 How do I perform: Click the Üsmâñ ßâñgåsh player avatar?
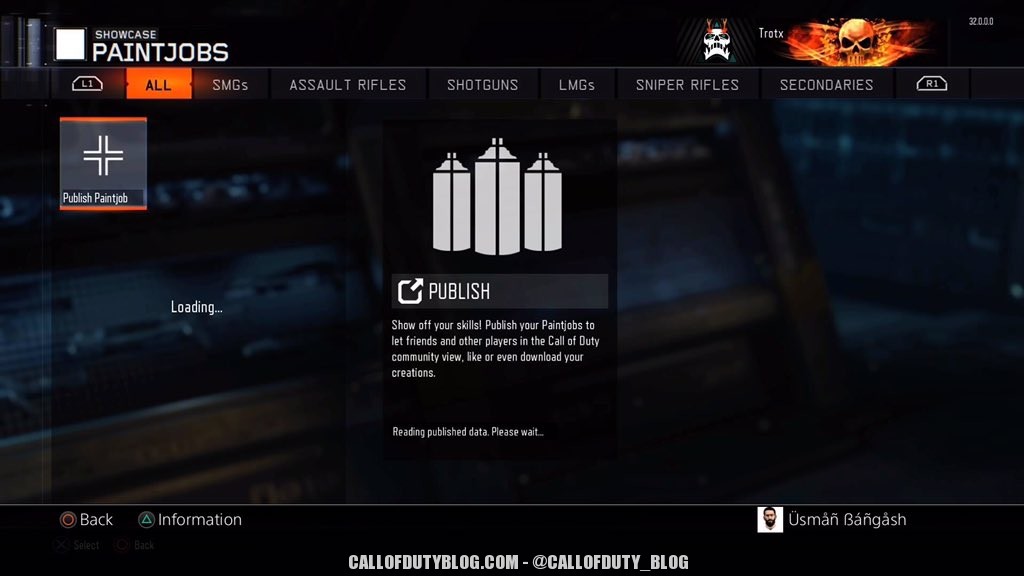point(770,520)
